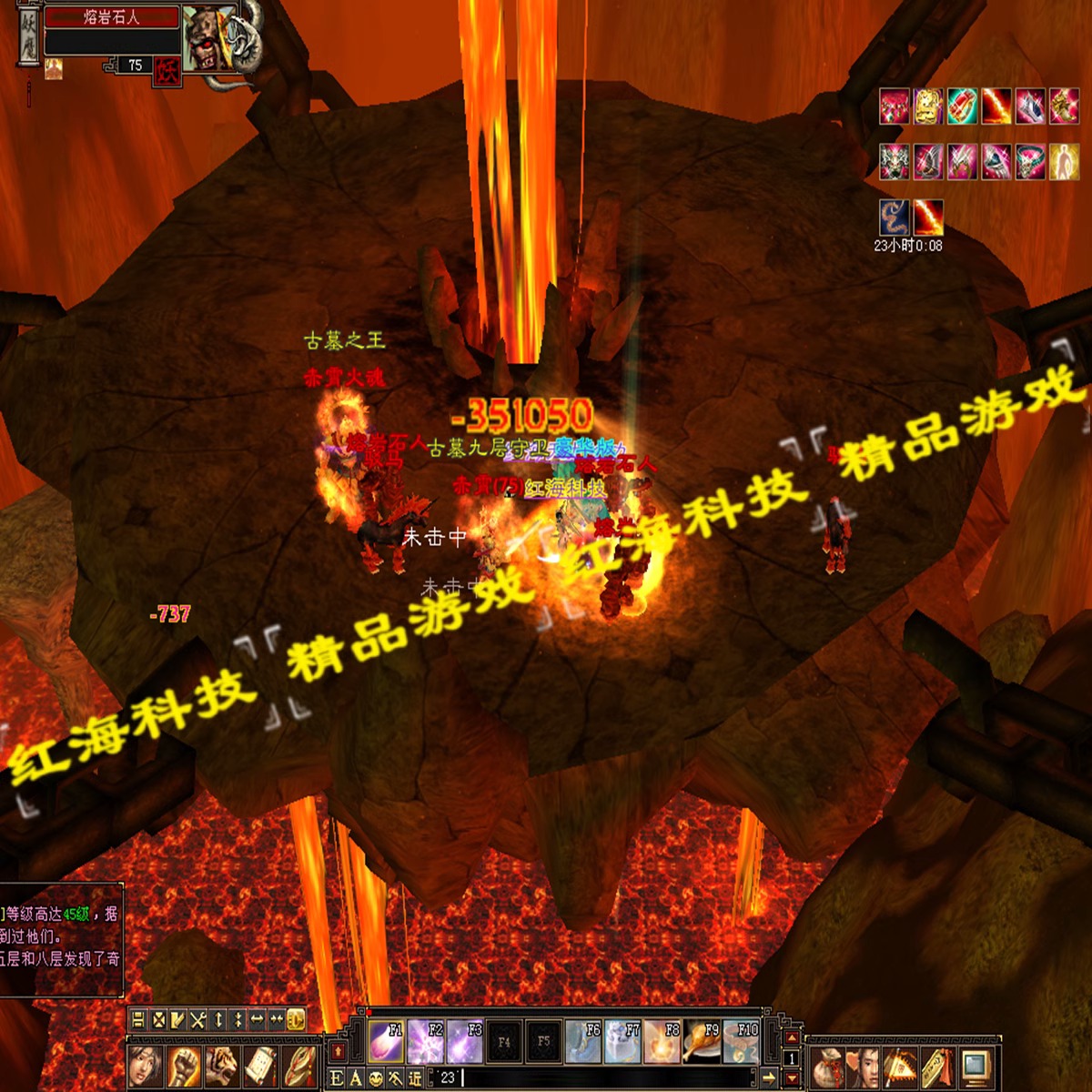This screenshot has width=1092, height=1092.
Task: Use the F9 roast chicken leg item
Action: click(703, 1041)
